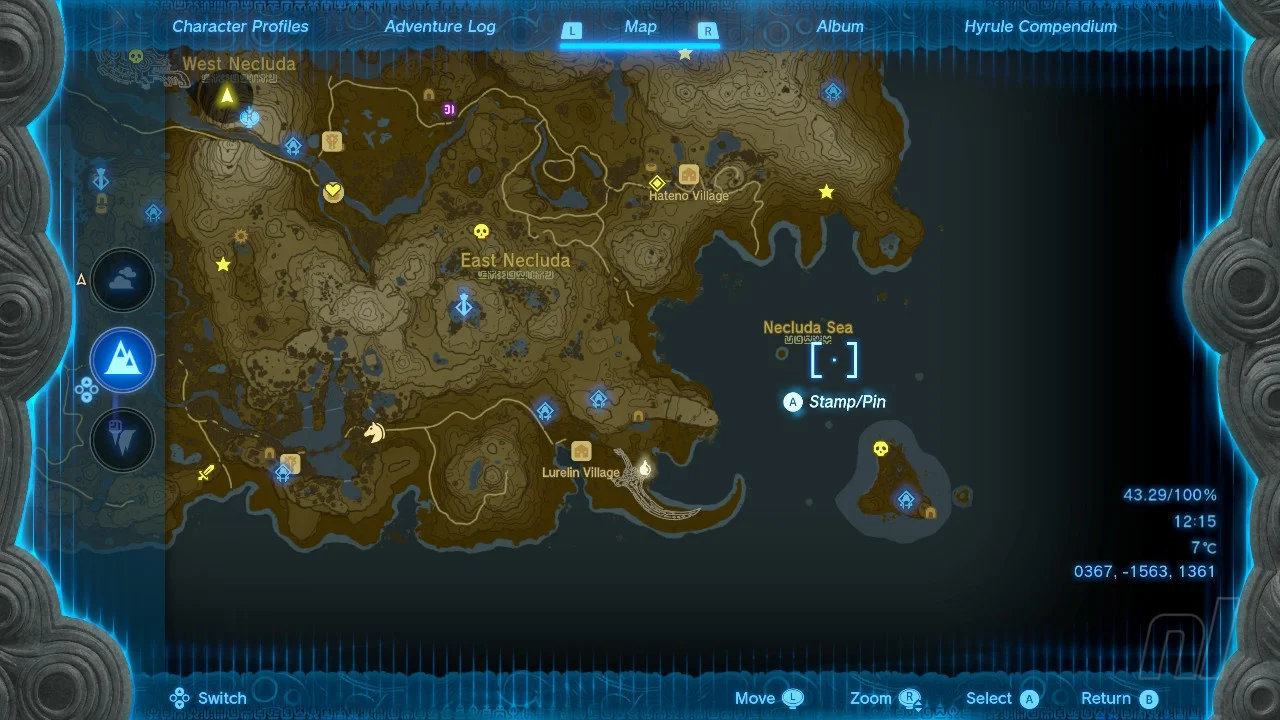Click the R shoulder button icon beside Map
Viewport: 1280px width, 720px height.
[707, 31]
